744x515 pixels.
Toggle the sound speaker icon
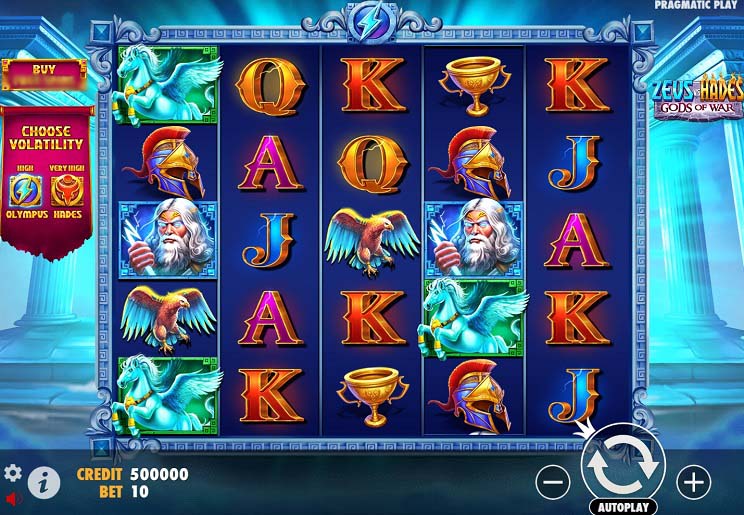click(12, 497)
